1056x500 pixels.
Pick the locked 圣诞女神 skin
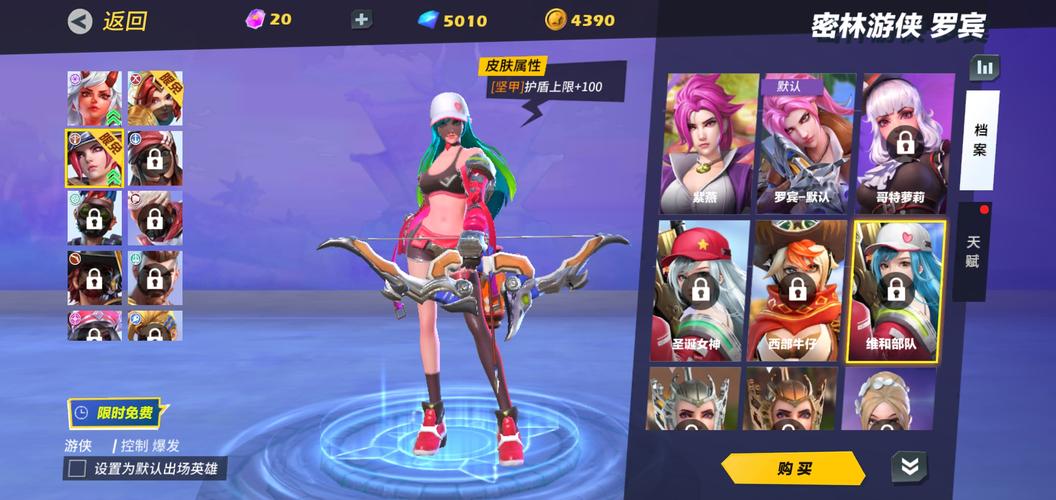[x=702, y=290]
